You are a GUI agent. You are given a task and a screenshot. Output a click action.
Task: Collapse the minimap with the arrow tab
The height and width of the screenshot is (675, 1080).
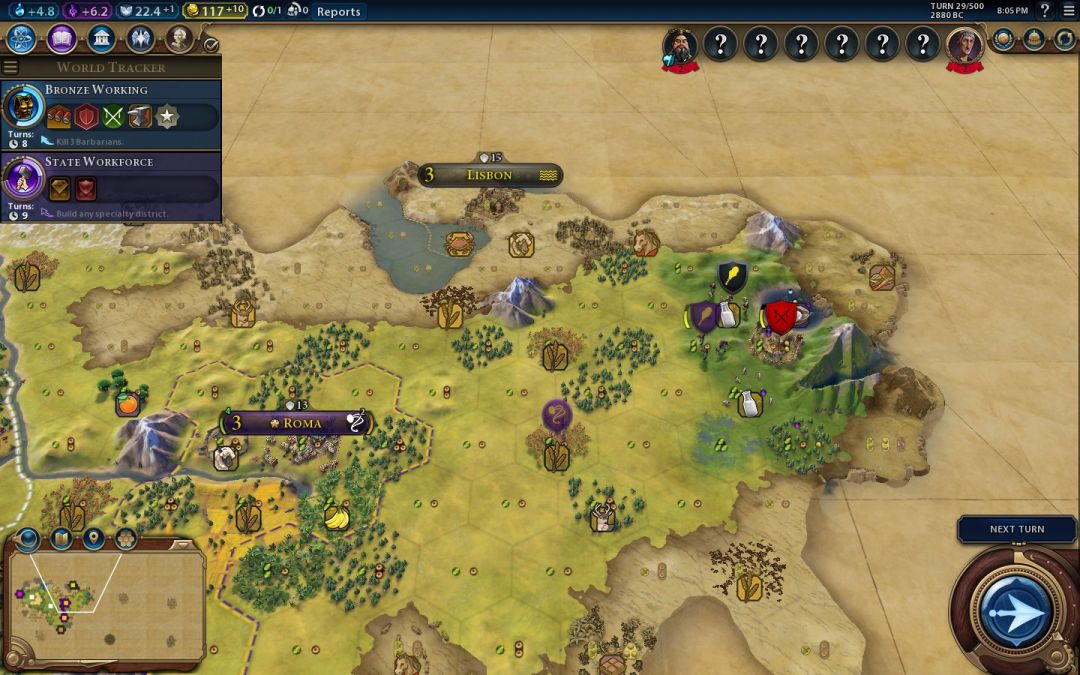(x=28, y=540)
